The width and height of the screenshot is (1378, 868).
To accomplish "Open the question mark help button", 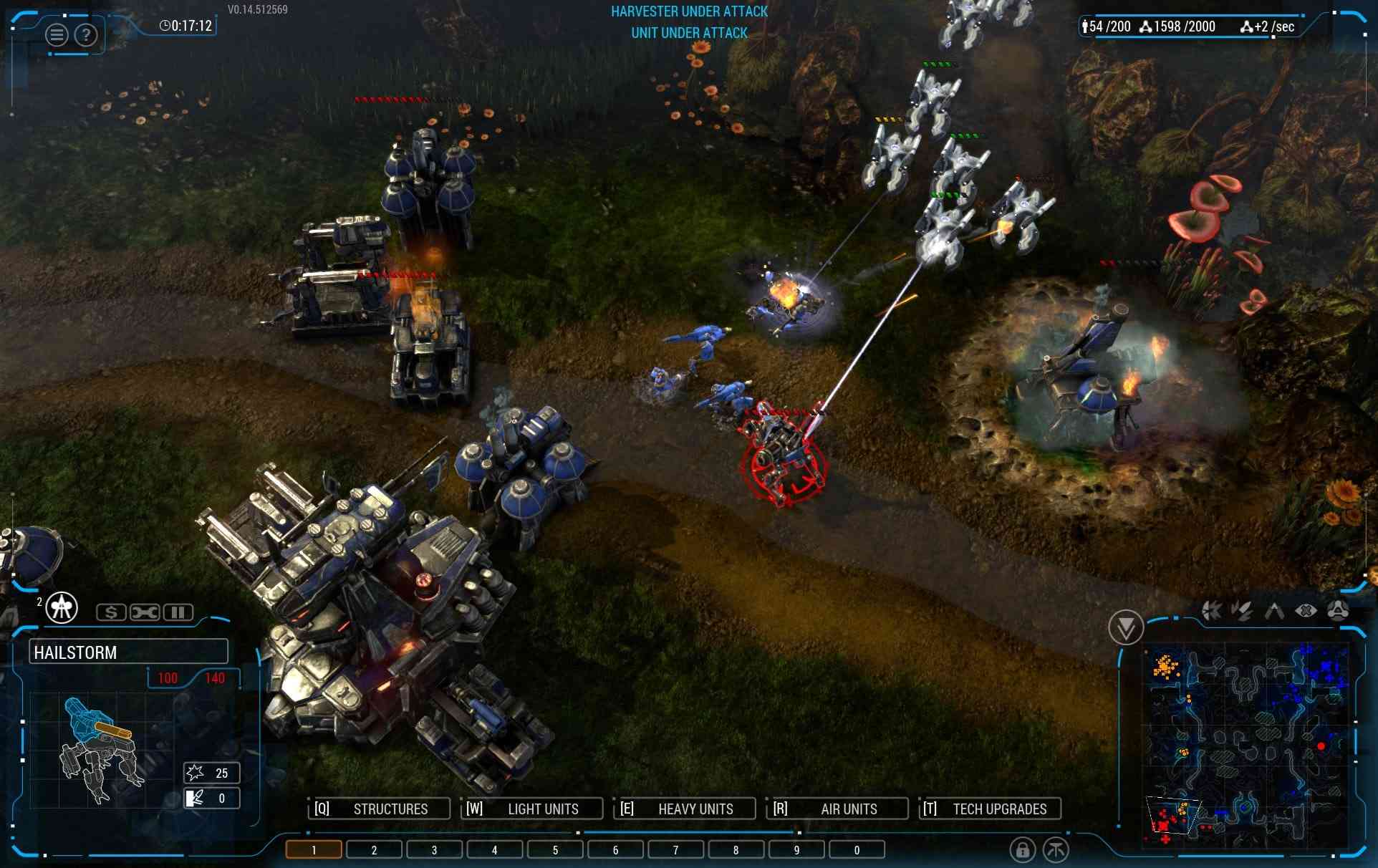I will (x=86, y=34).
